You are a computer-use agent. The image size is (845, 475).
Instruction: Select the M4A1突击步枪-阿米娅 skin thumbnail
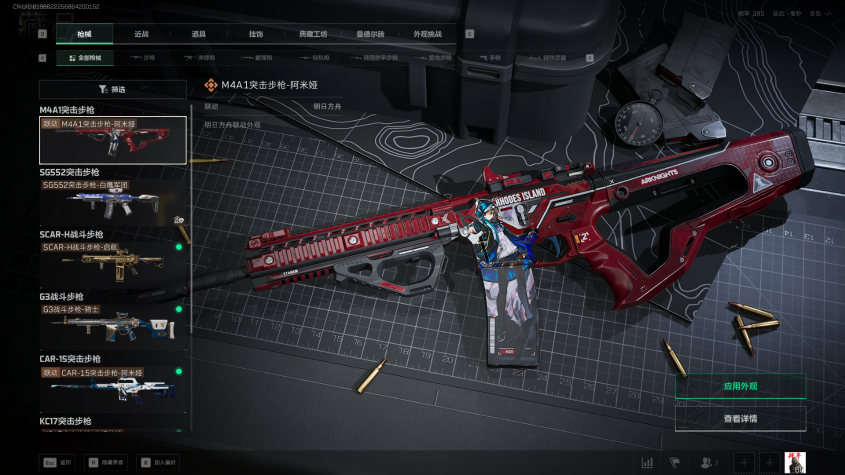point(113,140)
